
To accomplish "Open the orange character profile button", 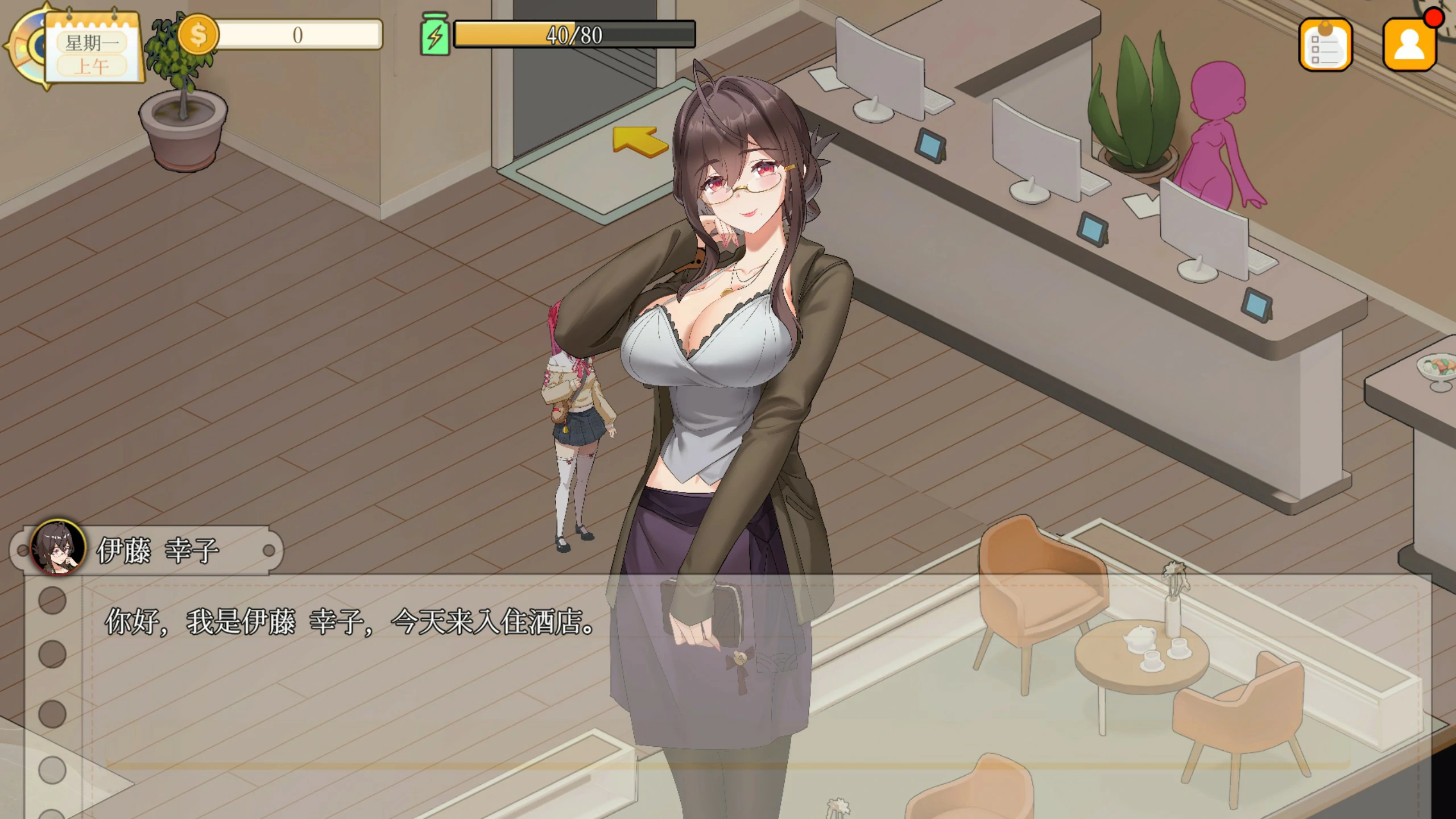I will (1409, 45).
